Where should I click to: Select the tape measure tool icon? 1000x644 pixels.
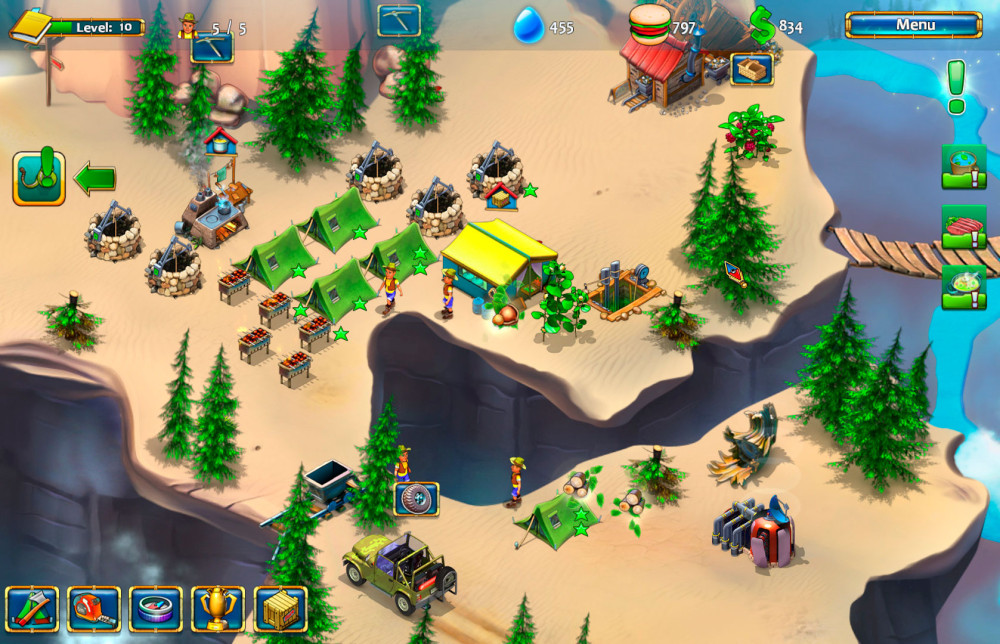94,608
